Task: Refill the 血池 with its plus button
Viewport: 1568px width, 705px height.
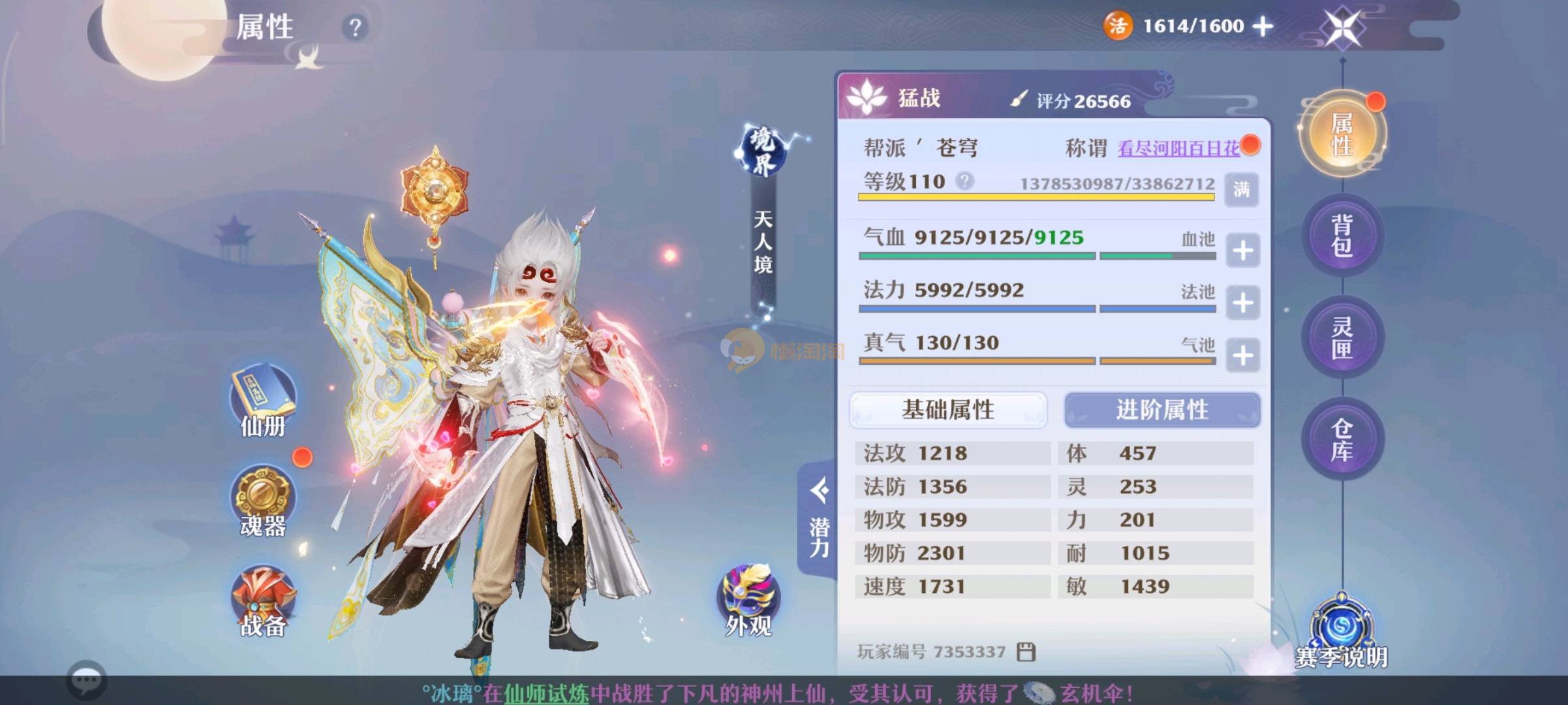Action: (x=1242, y=251)
